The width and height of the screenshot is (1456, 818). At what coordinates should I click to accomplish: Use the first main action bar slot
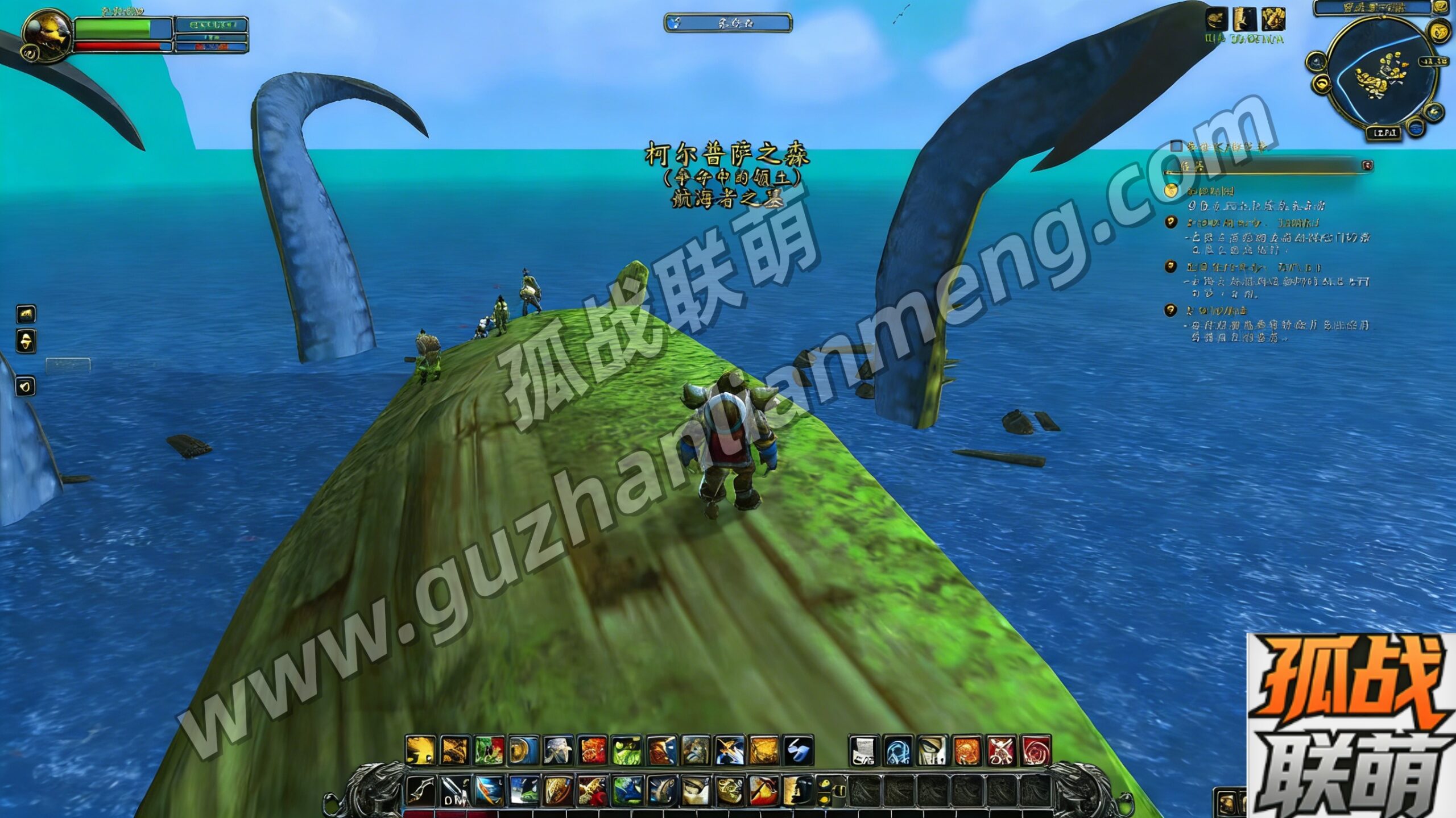(420, 790)
